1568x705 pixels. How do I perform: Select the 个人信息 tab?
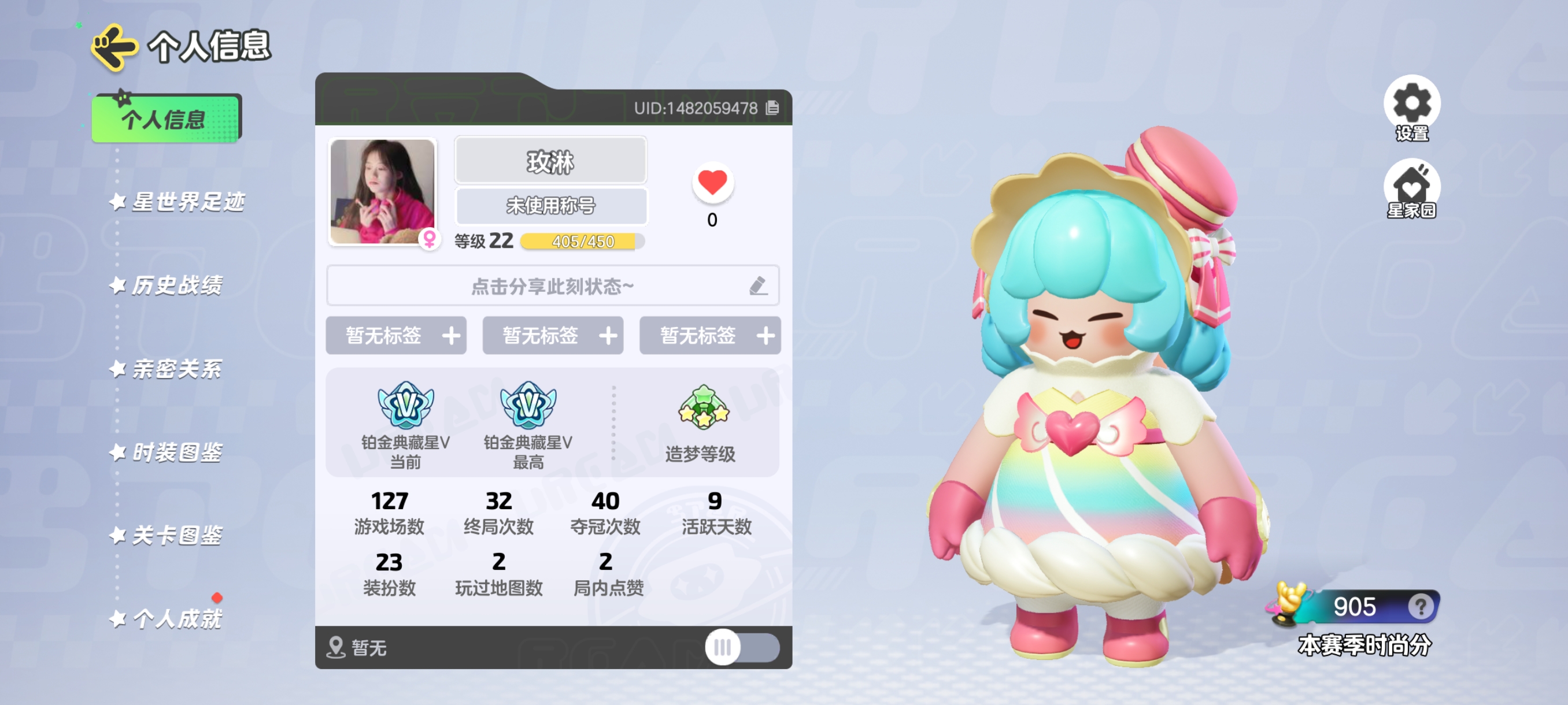click(x=165, y=118)
